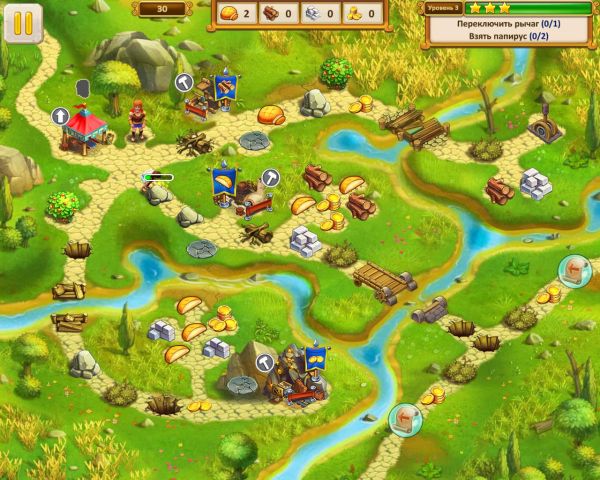Tap the hammer icon by the bread-banner building
600x480 pixels.
269,177
